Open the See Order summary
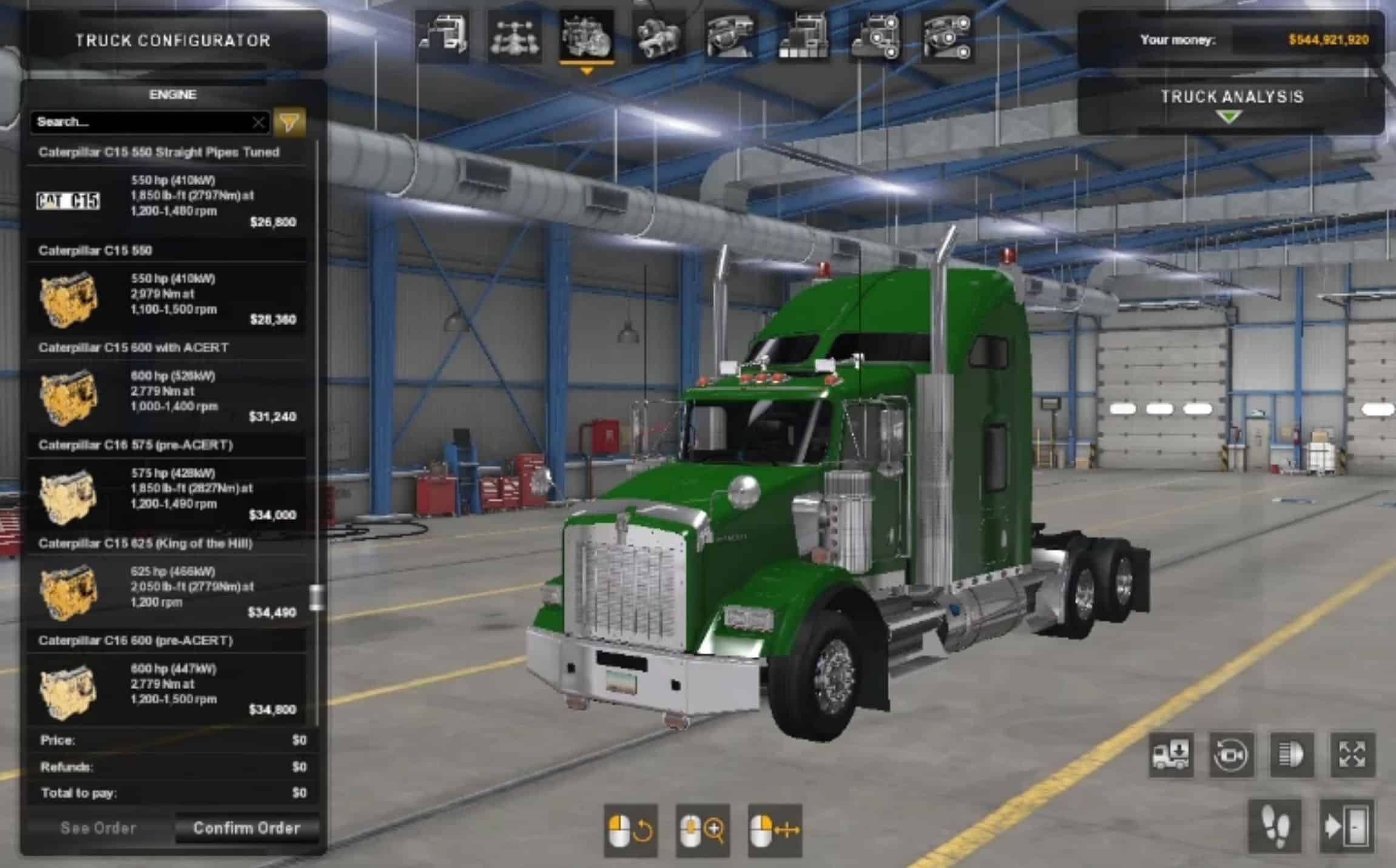This screenshot has width=1396, height=868. point(98,829)
